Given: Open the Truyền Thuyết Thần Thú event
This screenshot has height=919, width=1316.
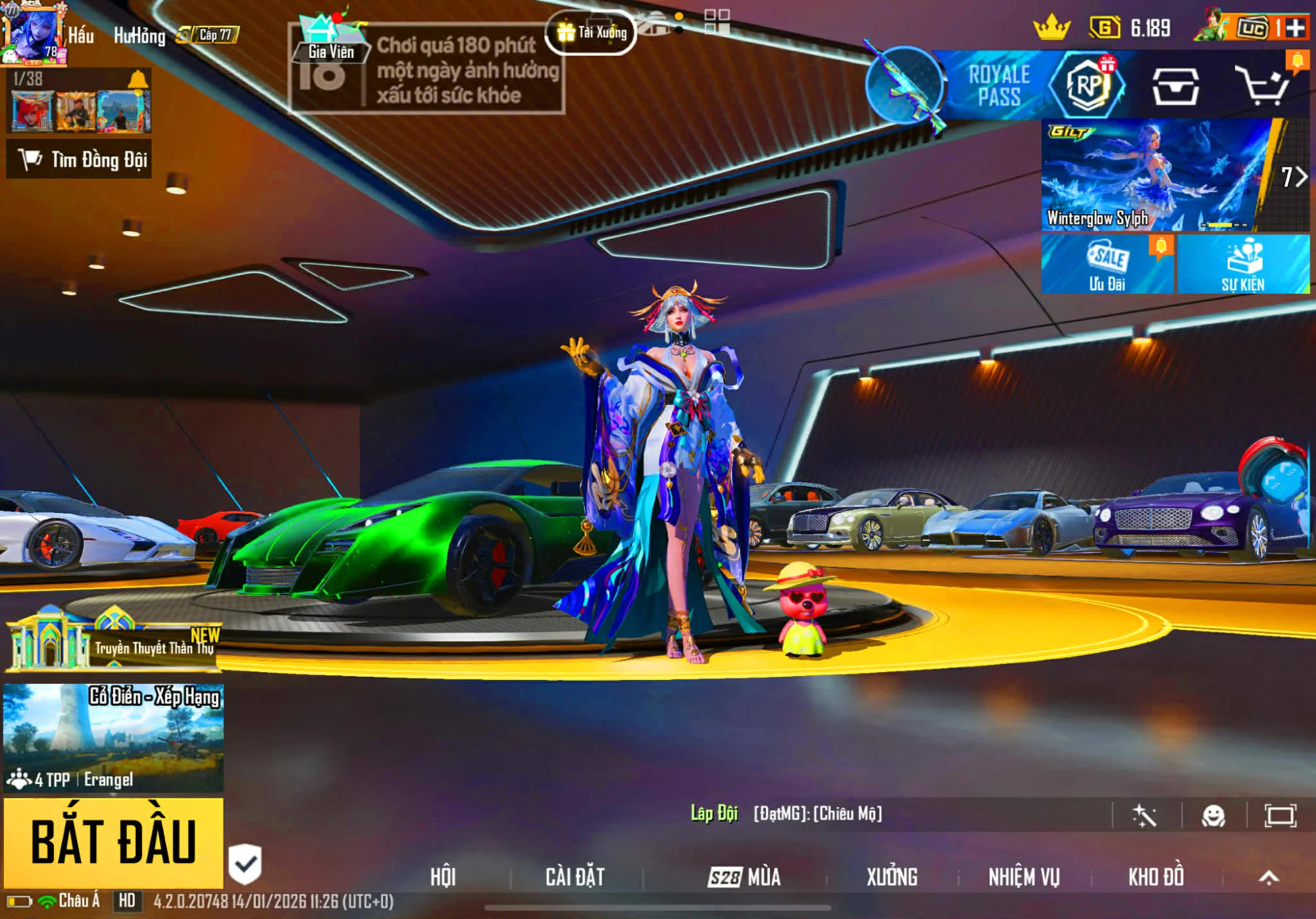Looking at the screenshot, I should point(113,642).
